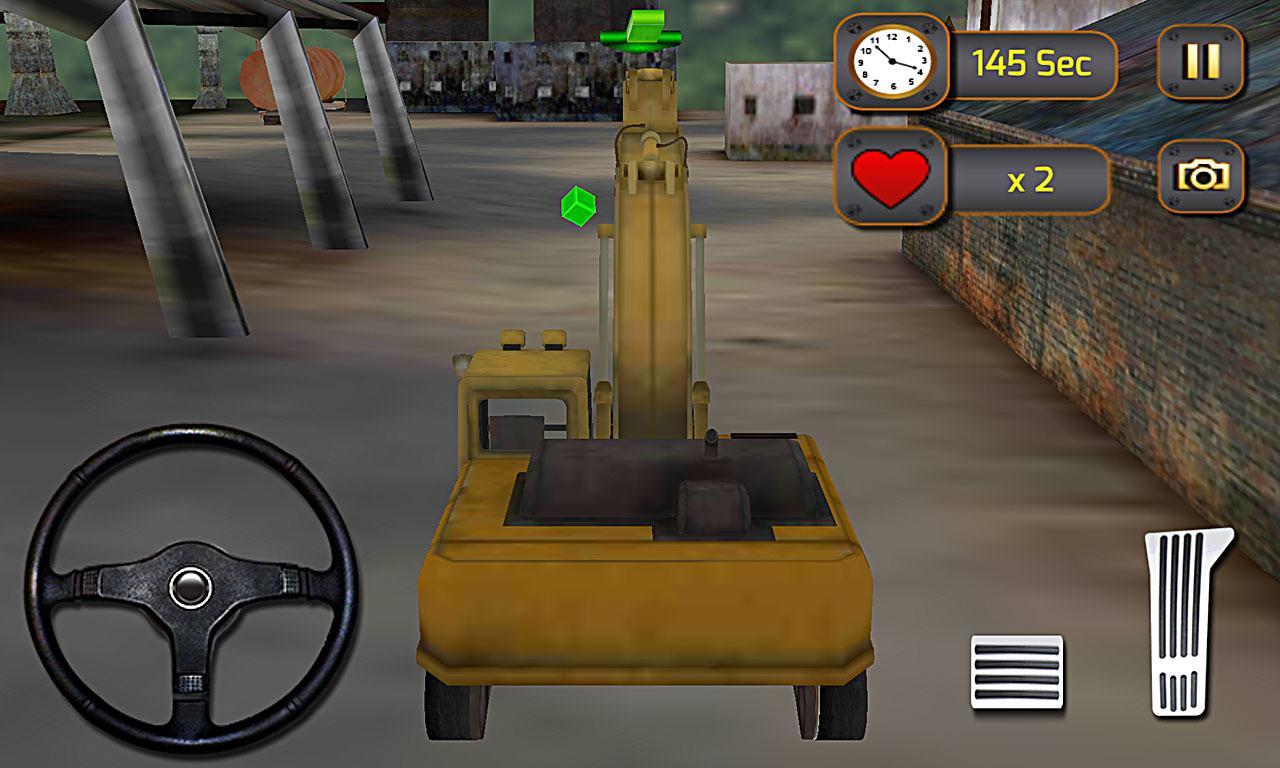Click the pause button in top right corner
1280x768 pixels.
pos(1199,62)
